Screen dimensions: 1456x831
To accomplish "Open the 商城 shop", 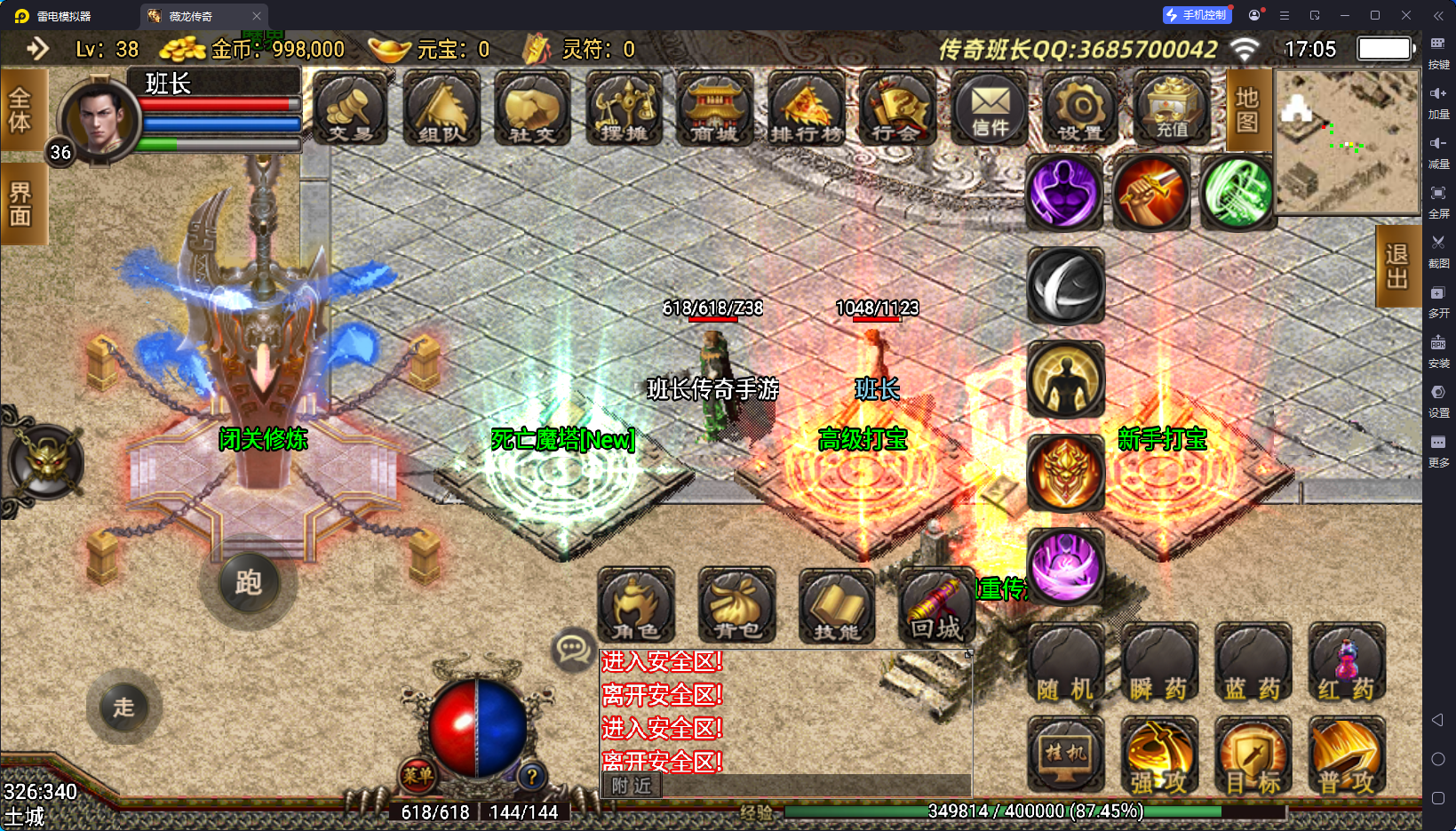I will pos(714,109).
